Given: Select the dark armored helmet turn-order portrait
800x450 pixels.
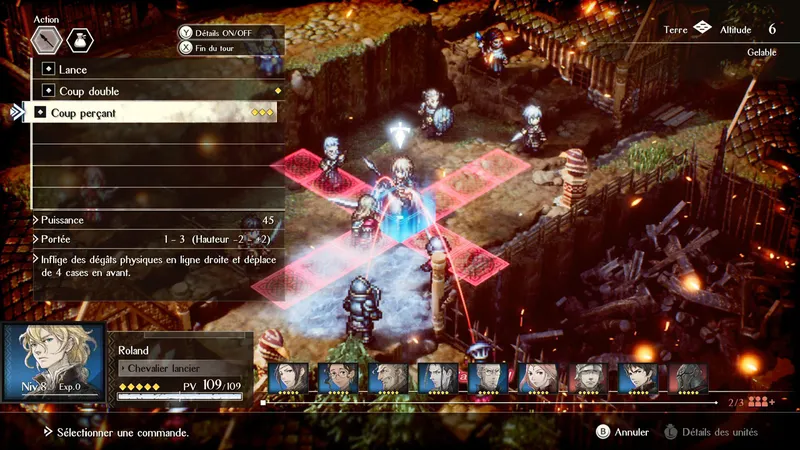Looking at the screenshot, I should (x=687, y=378).
